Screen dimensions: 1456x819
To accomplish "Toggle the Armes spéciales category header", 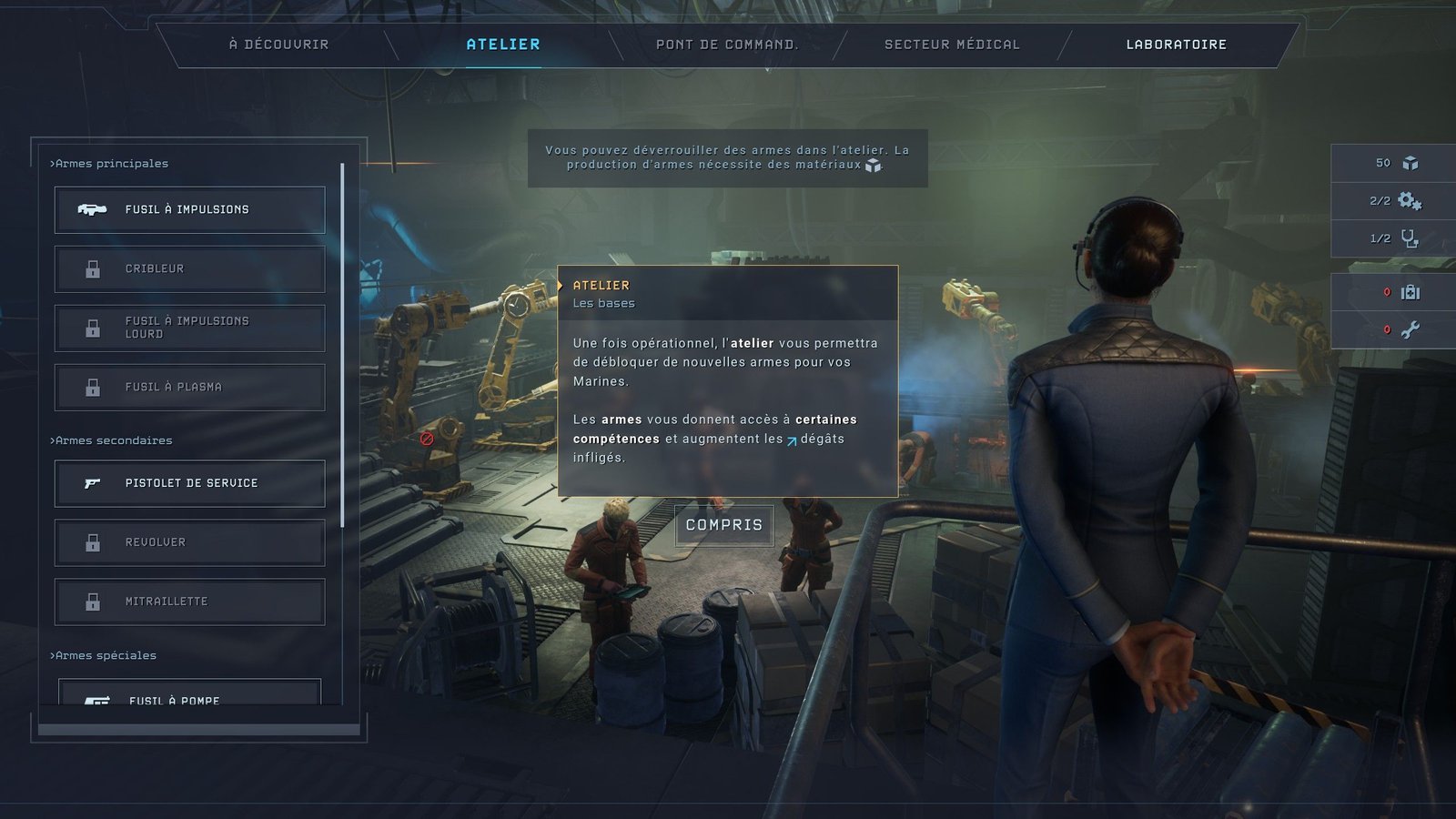I will tap(104, 655).
